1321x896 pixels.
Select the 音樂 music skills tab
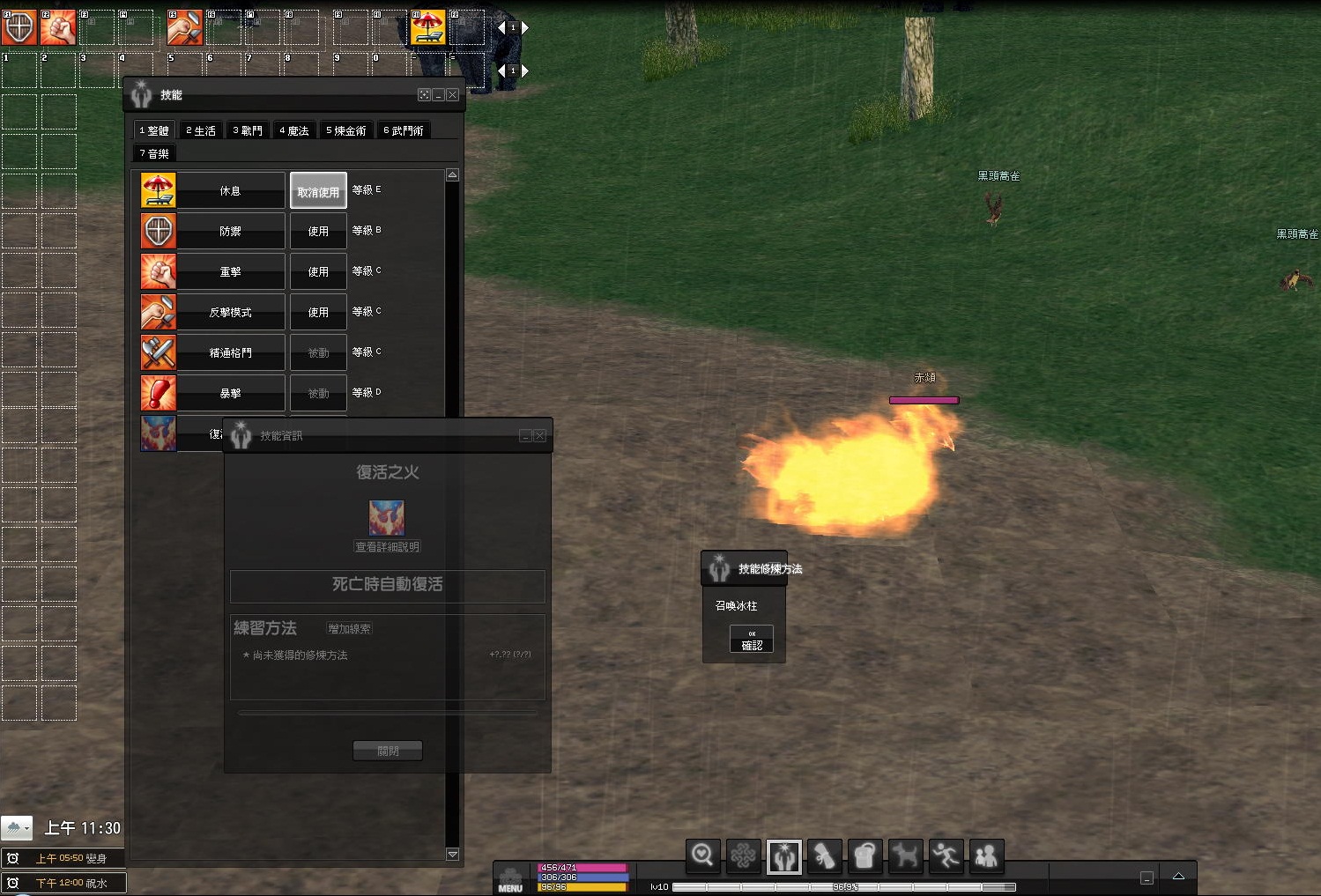pos(154,153)
